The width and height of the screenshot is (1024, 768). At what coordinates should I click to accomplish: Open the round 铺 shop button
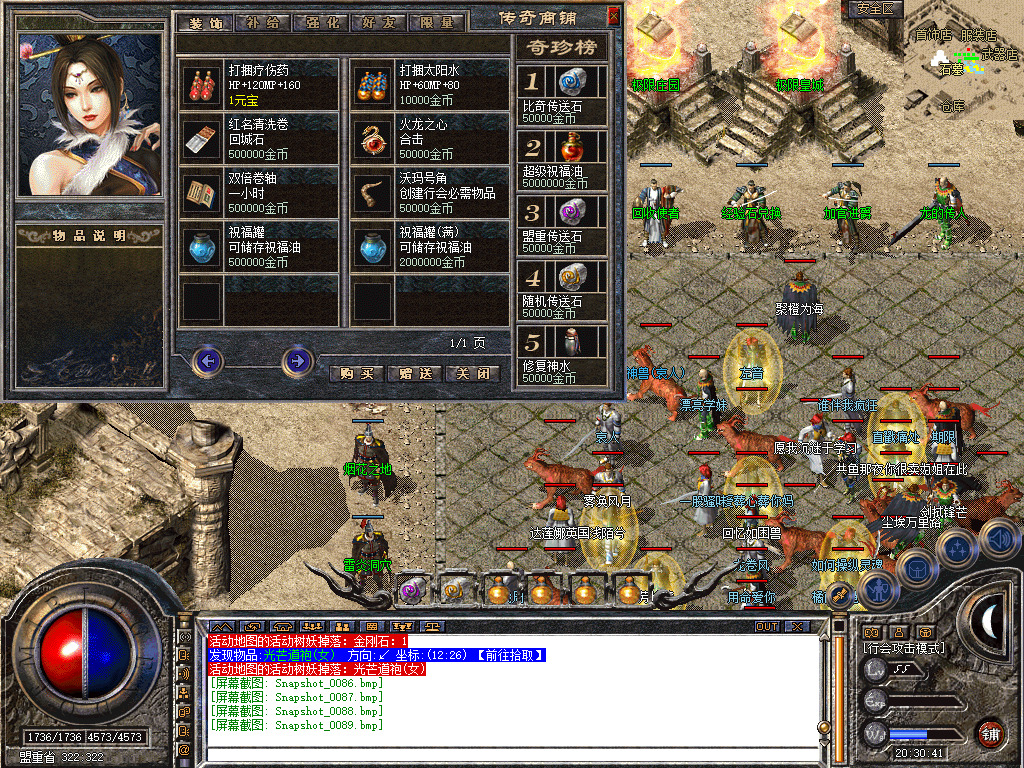(x=990, y=732)
